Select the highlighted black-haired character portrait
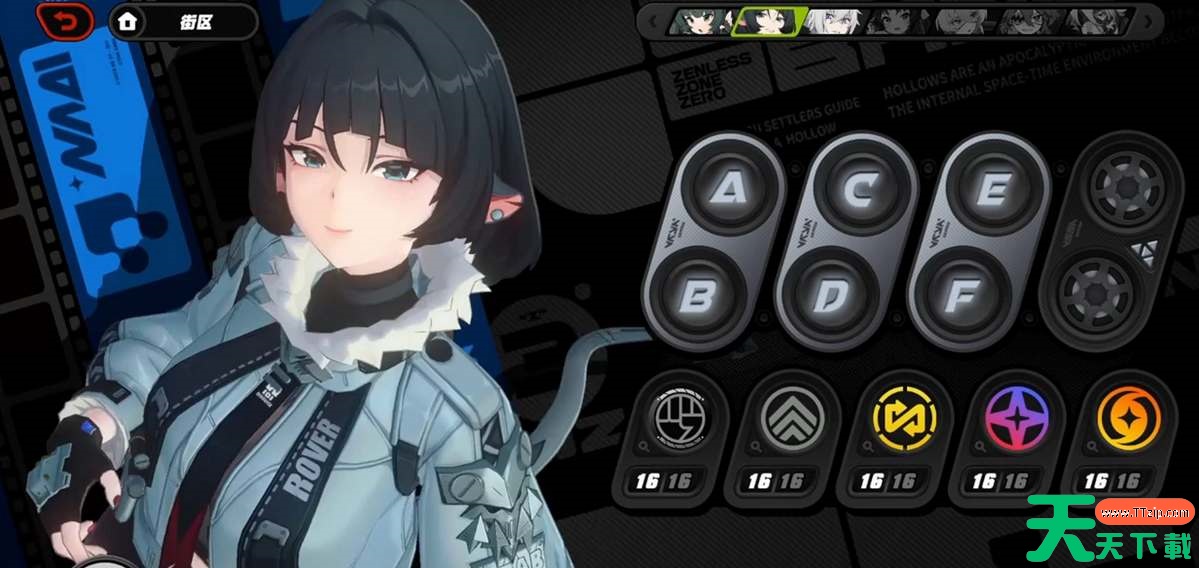 [x=768, y=21]
